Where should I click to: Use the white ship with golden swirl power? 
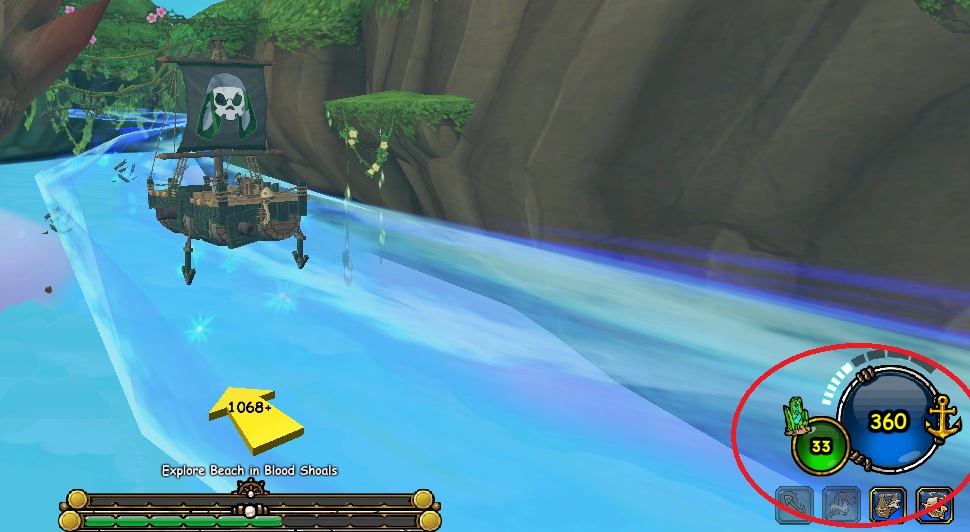(x=934, y=505)
